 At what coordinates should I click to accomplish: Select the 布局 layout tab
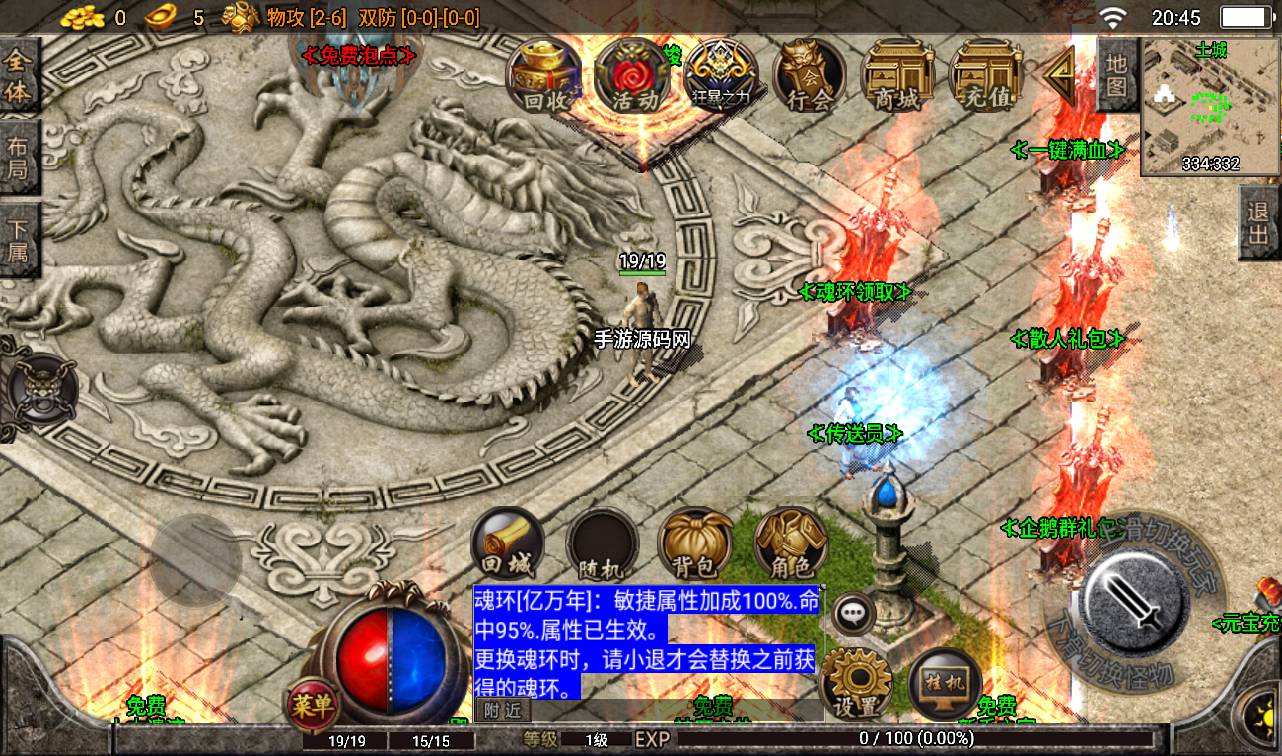point(19,158)
